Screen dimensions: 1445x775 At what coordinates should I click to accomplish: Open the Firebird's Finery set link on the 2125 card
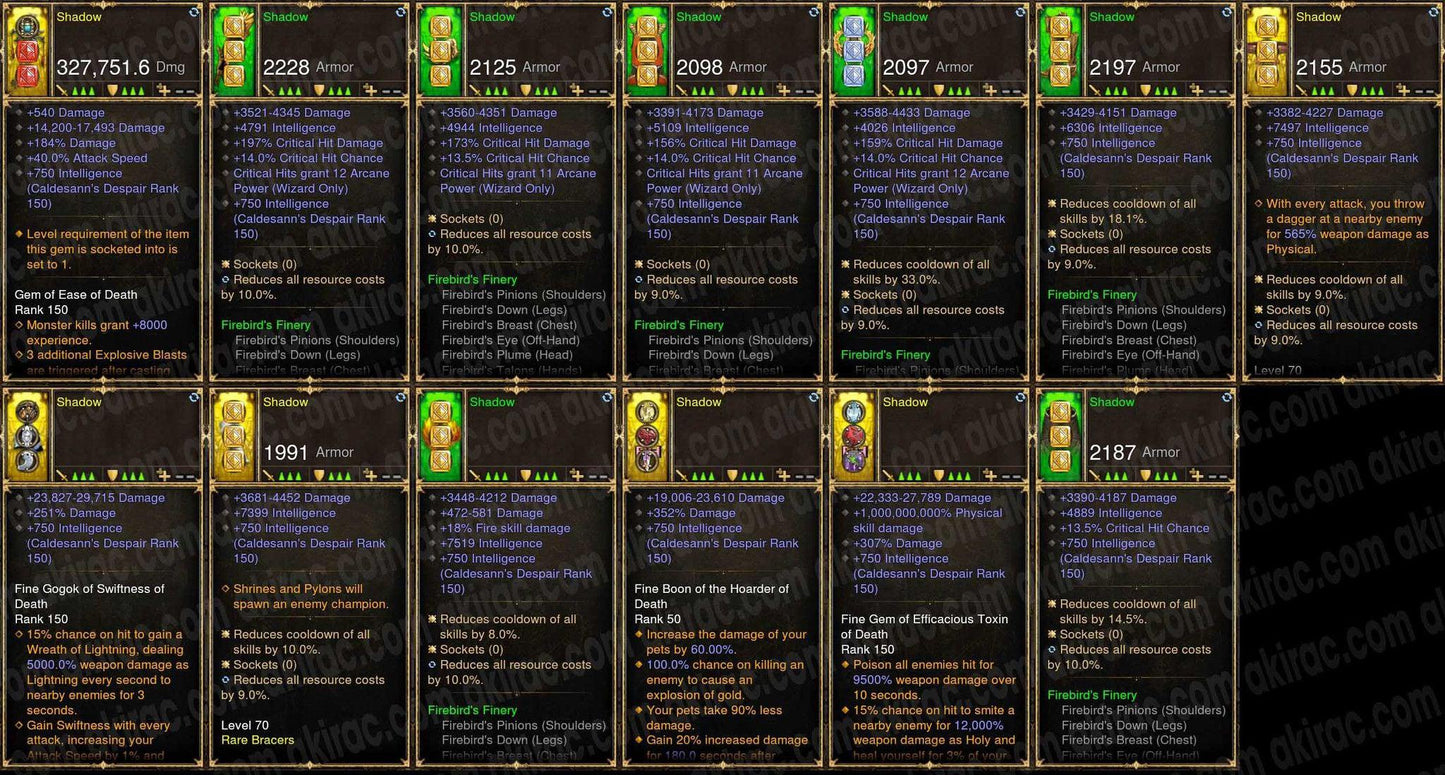click(x=472, y=279)
